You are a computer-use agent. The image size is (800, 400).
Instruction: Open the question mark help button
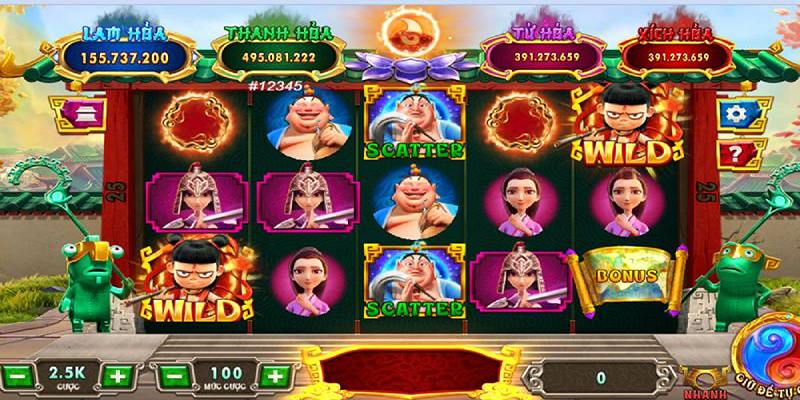pos(735,155)
